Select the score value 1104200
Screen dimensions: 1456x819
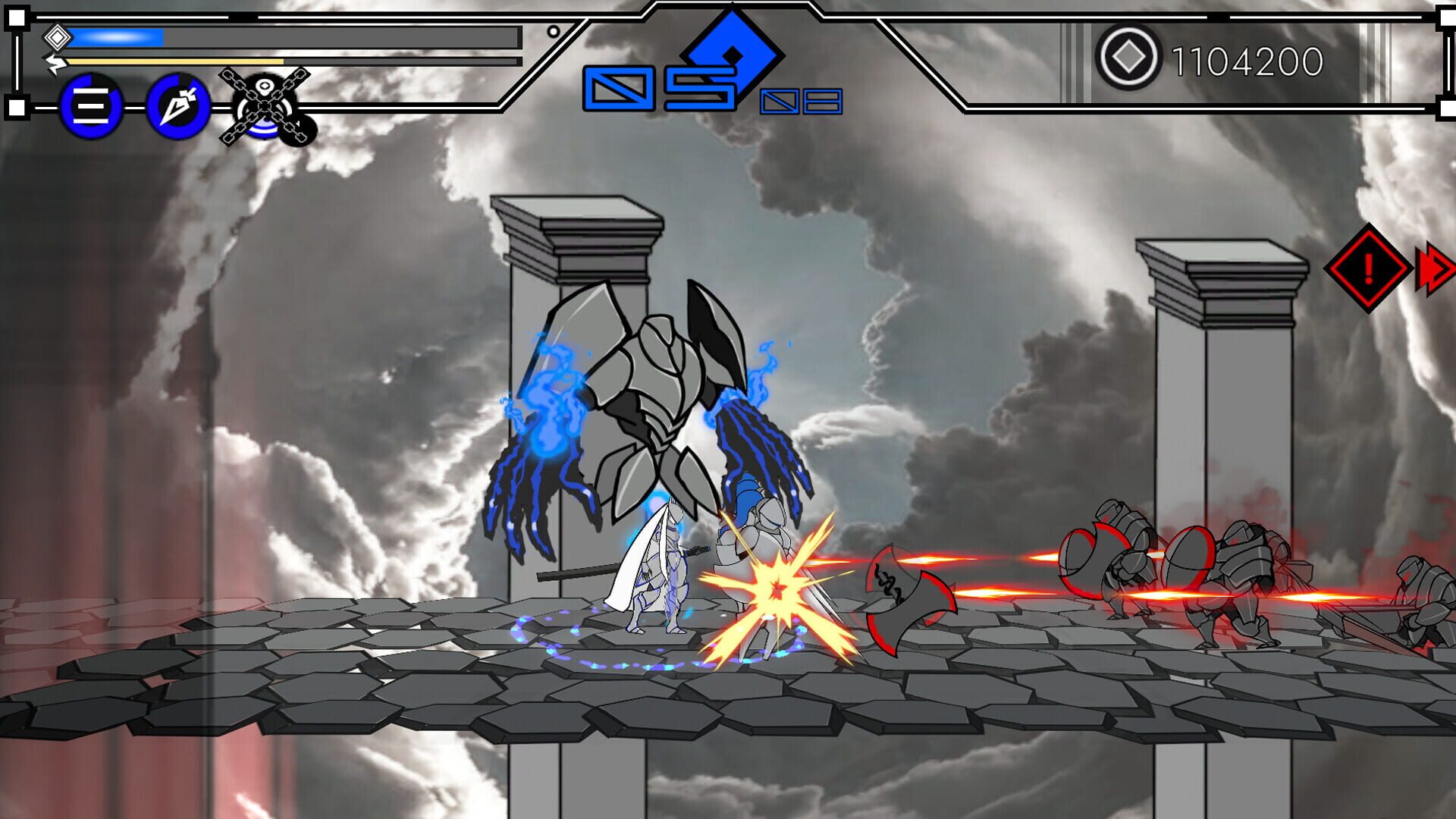tap(1247, 57)
